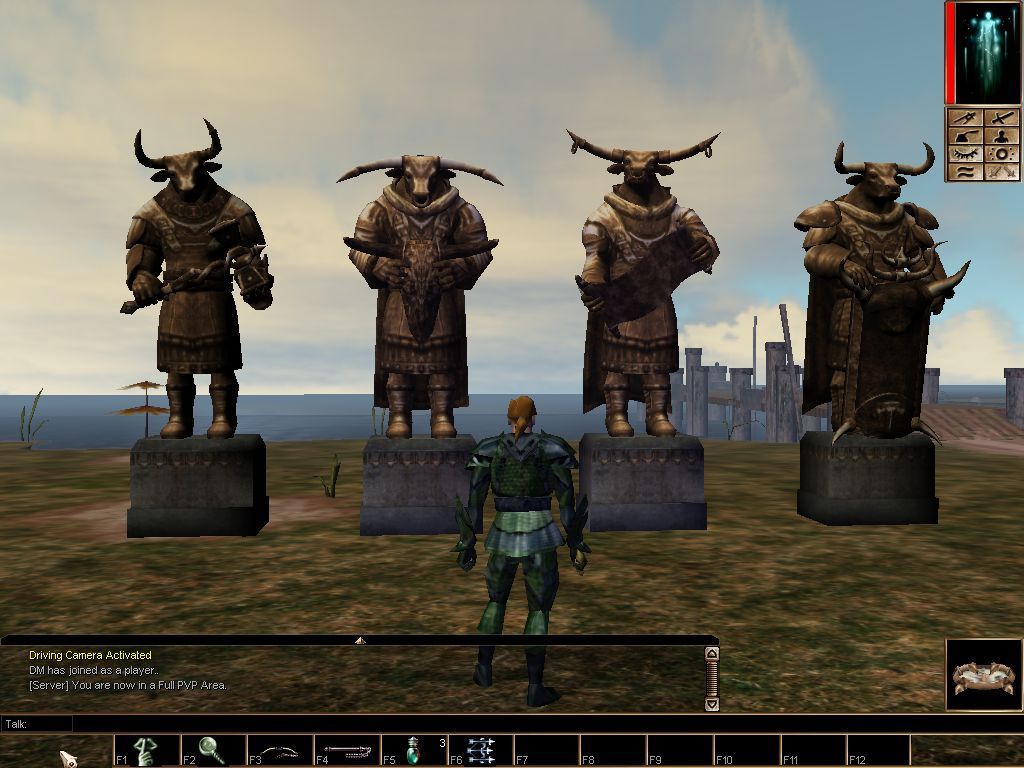Image resolution: width=1024 pixels, height=768 pixels.
Task: Equip the bow in the F3 slot
Action: pos(280,750)
